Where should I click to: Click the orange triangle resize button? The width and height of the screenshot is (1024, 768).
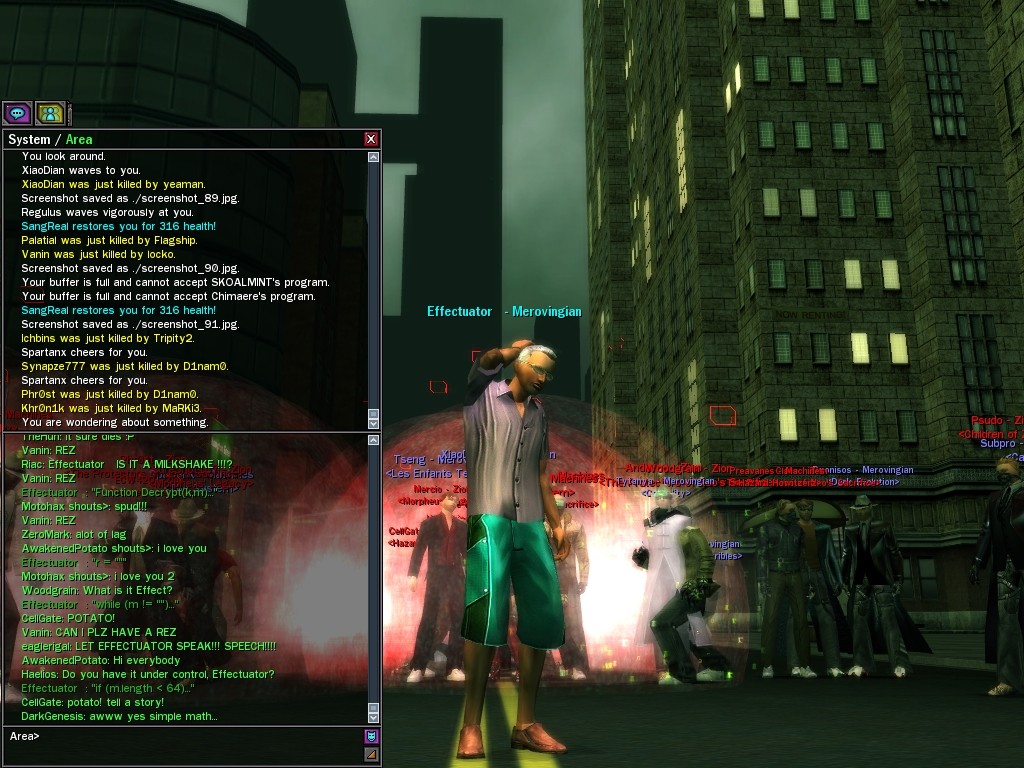(x=371, y=754)
